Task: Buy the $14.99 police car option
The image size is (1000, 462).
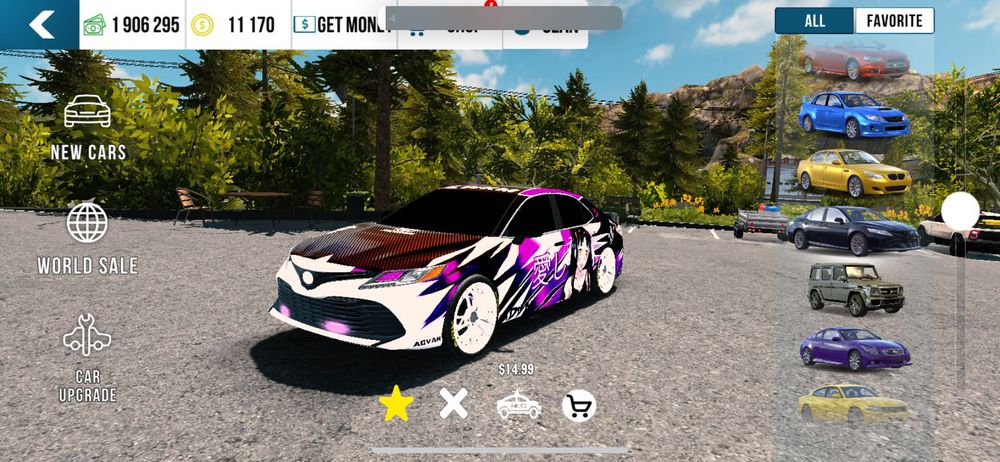Action: (518, 404)
